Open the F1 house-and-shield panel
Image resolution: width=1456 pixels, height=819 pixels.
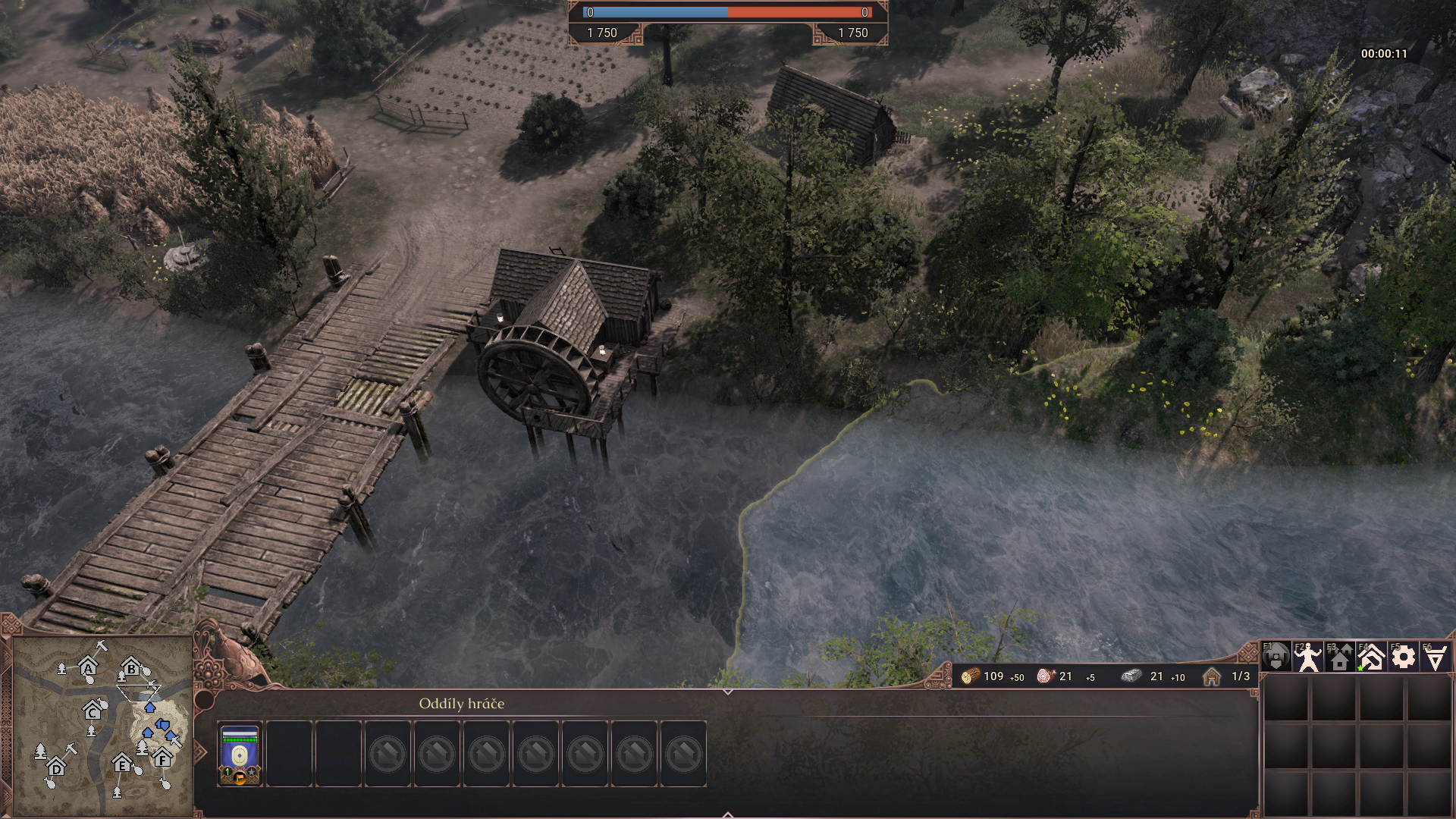pyautogui.click(x=1276, y=657)
